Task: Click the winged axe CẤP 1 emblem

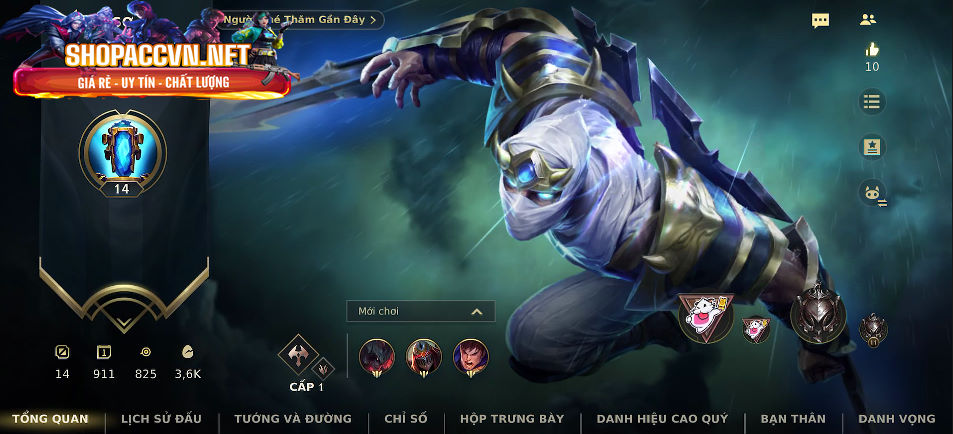Action: (x=298, y=353)
